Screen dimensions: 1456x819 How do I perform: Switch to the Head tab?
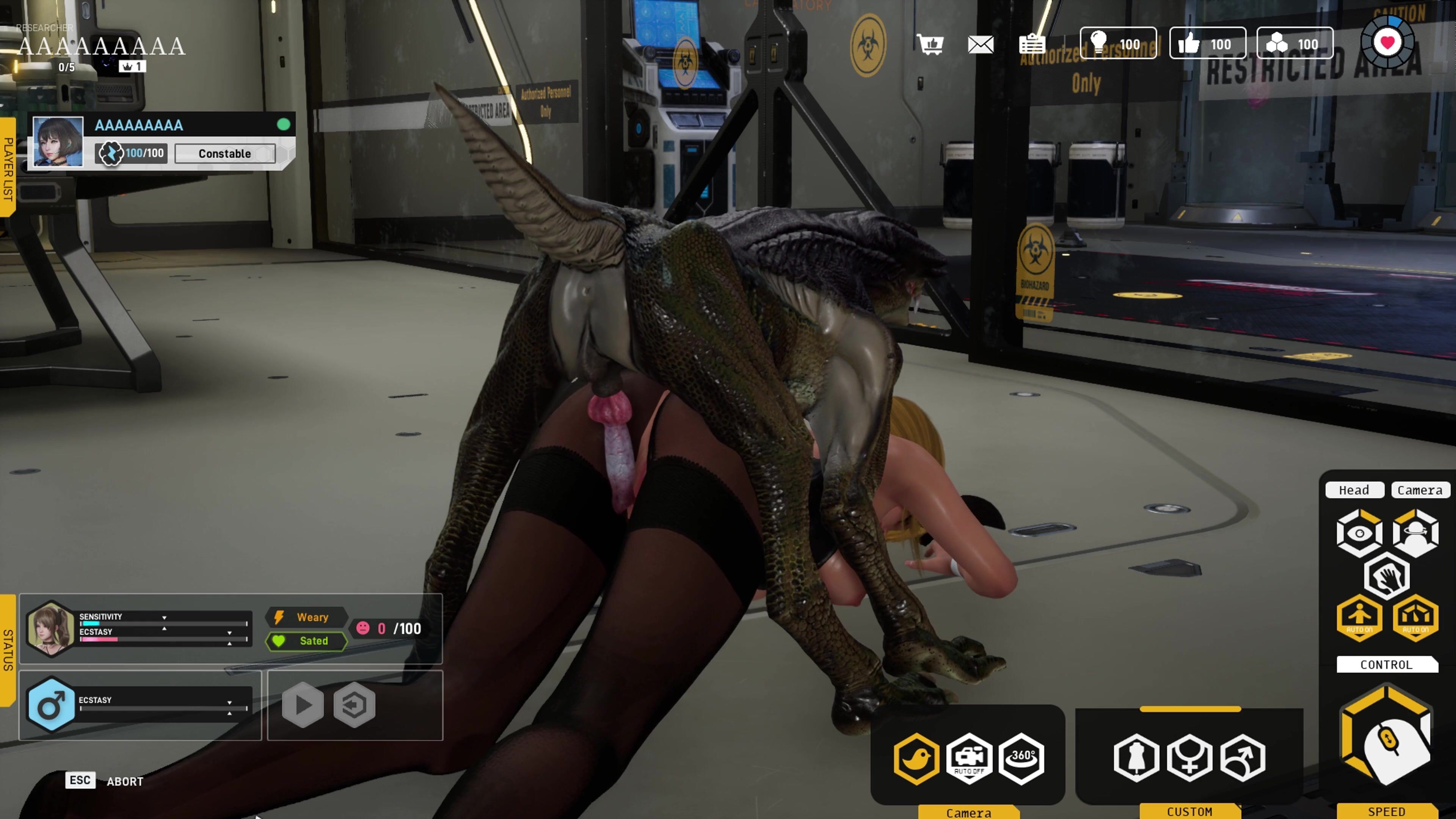point(1354,490)
